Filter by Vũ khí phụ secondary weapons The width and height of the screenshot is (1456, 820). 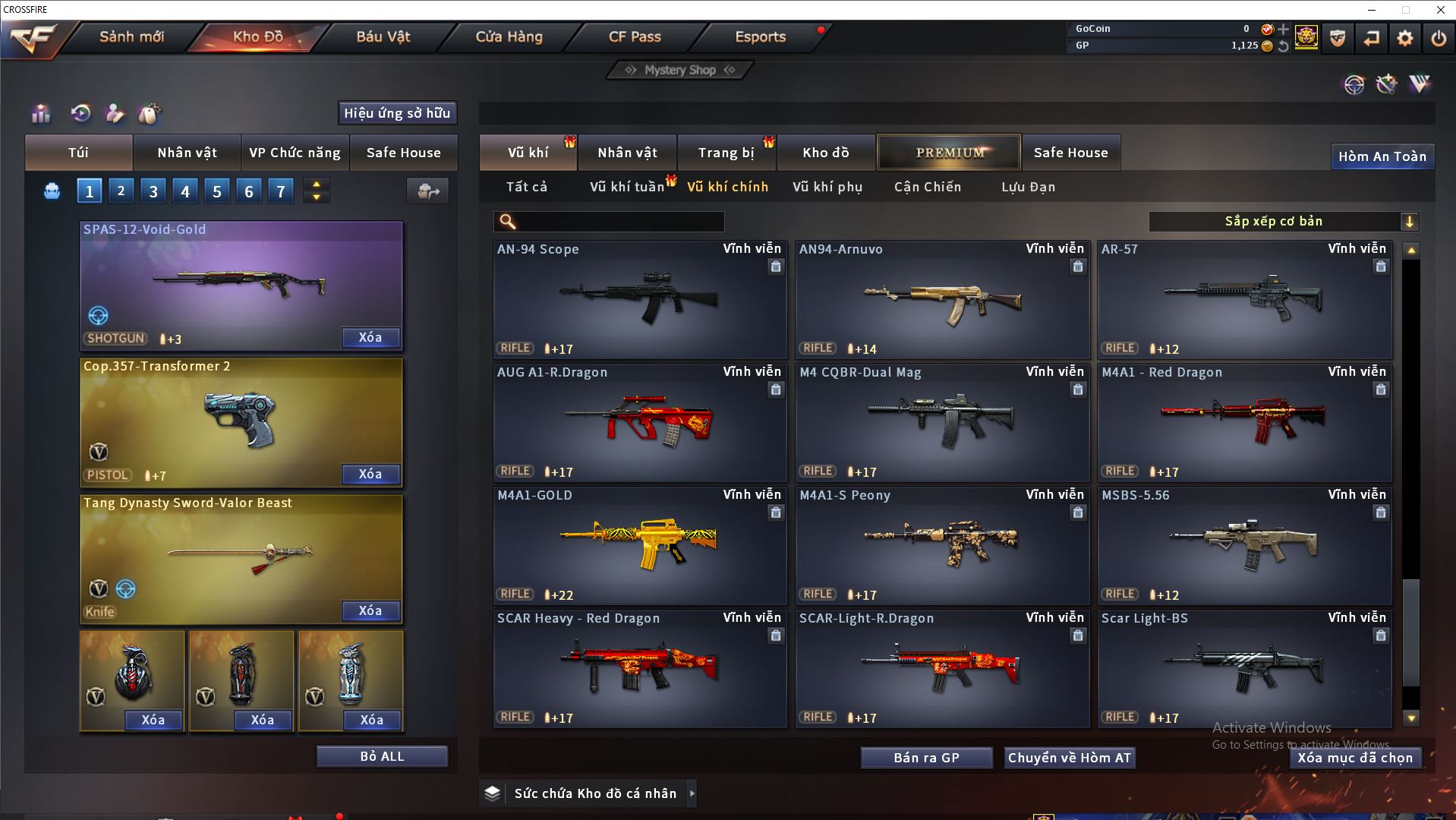827,187
